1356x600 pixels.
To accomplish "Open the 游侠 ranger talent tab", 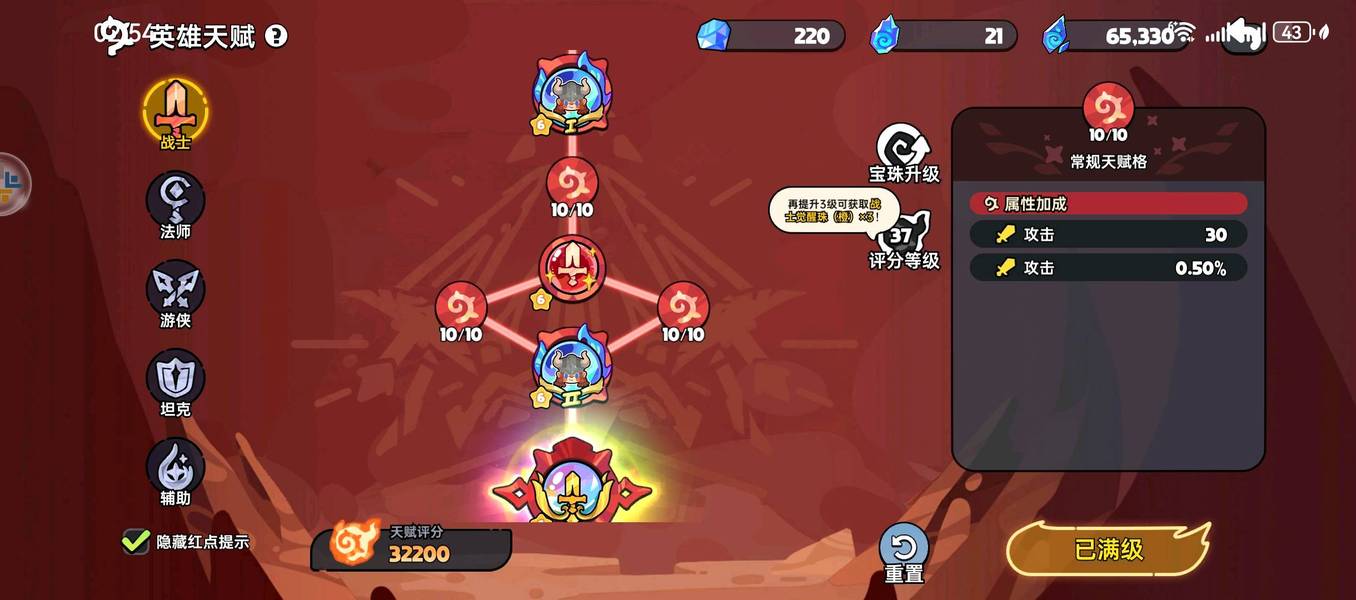I will pos(175,291).
